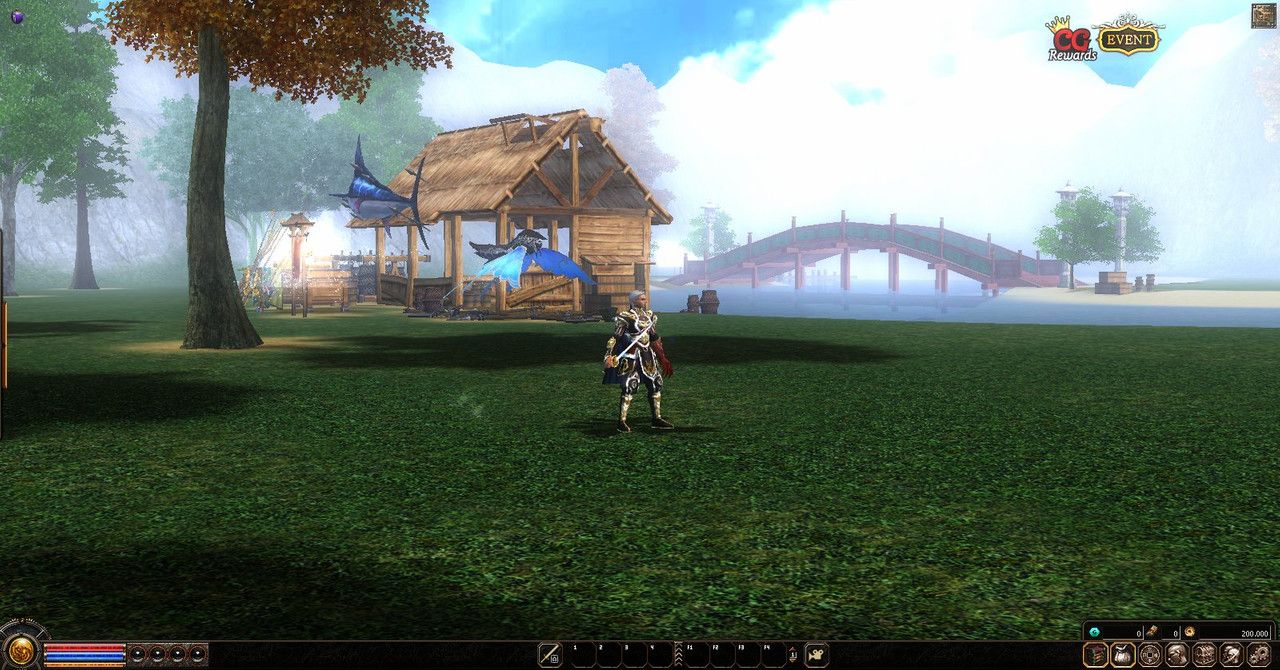The width and height of the screenshot is (1280, 670).
Task: Open the coin shop icon
Action: click(1150, 654)
